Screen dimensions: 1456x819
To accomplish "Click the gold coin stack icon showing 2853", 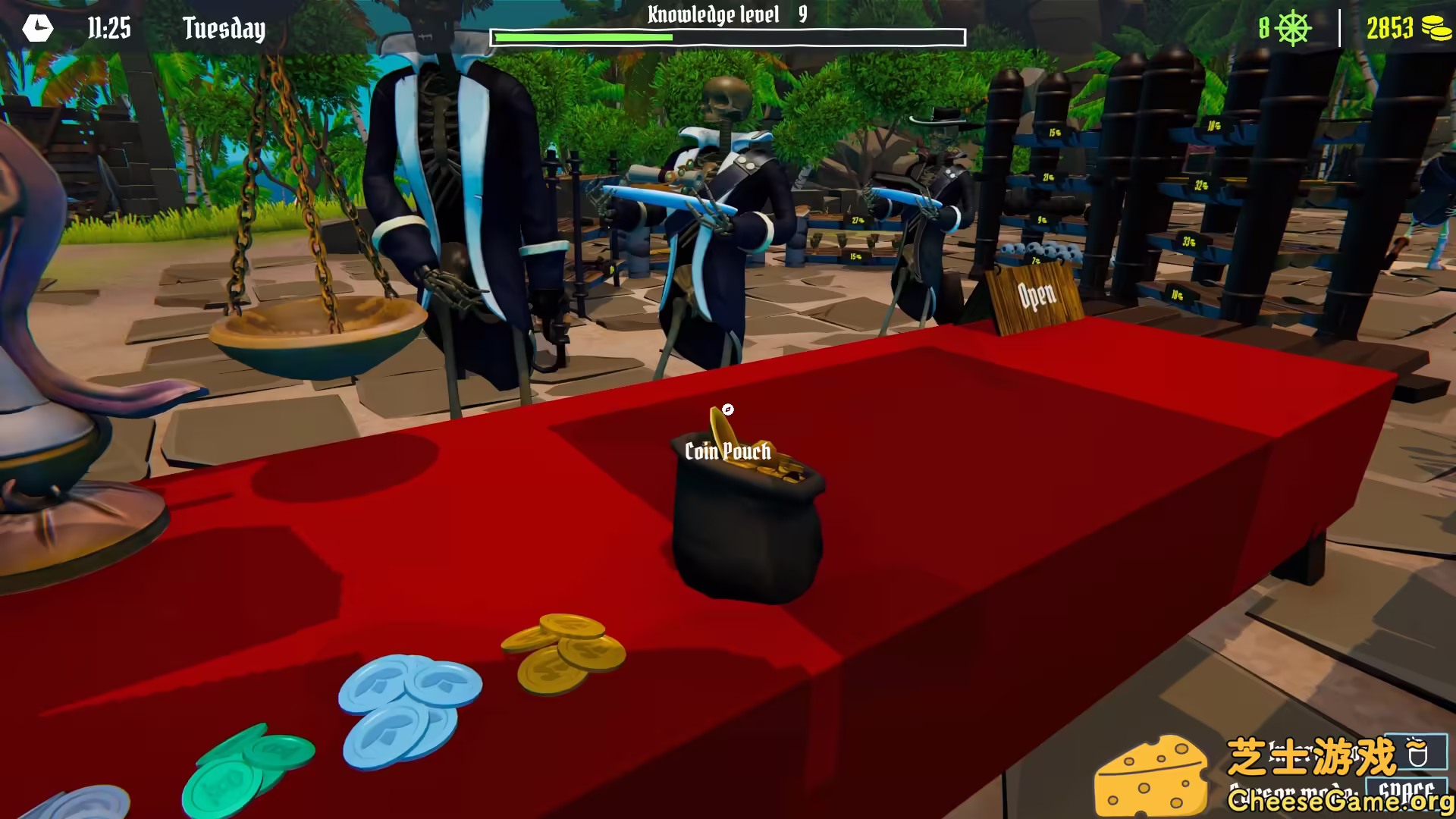I will pos(1432,28).
